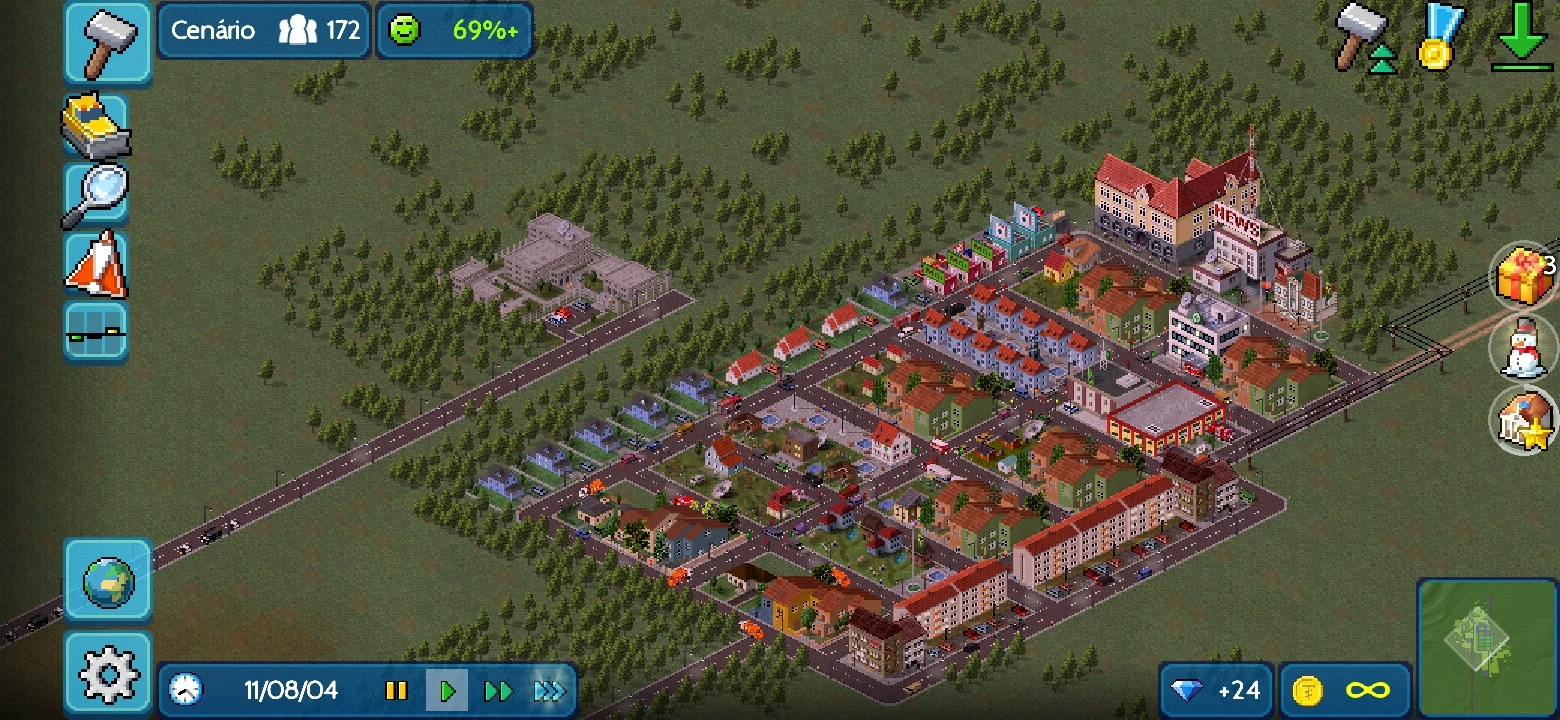
Task: Activate the magnifying glass inspect tool
Action: pos(95,194)
